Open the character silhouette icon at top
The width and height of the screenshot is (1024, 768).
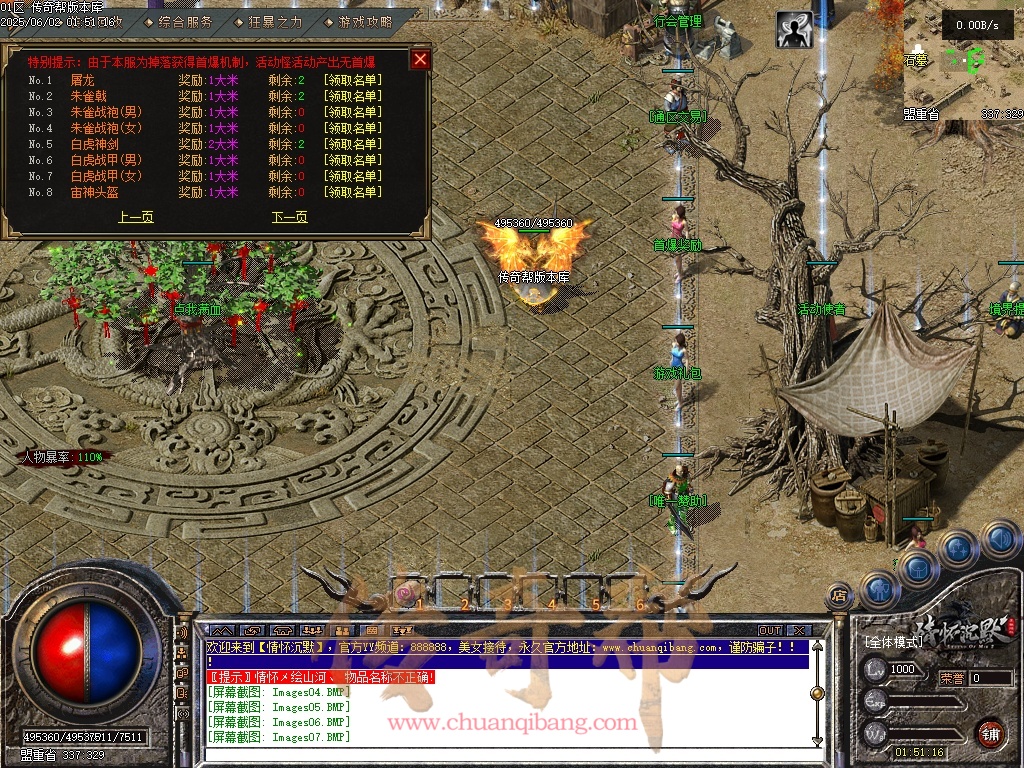(794, 30)
